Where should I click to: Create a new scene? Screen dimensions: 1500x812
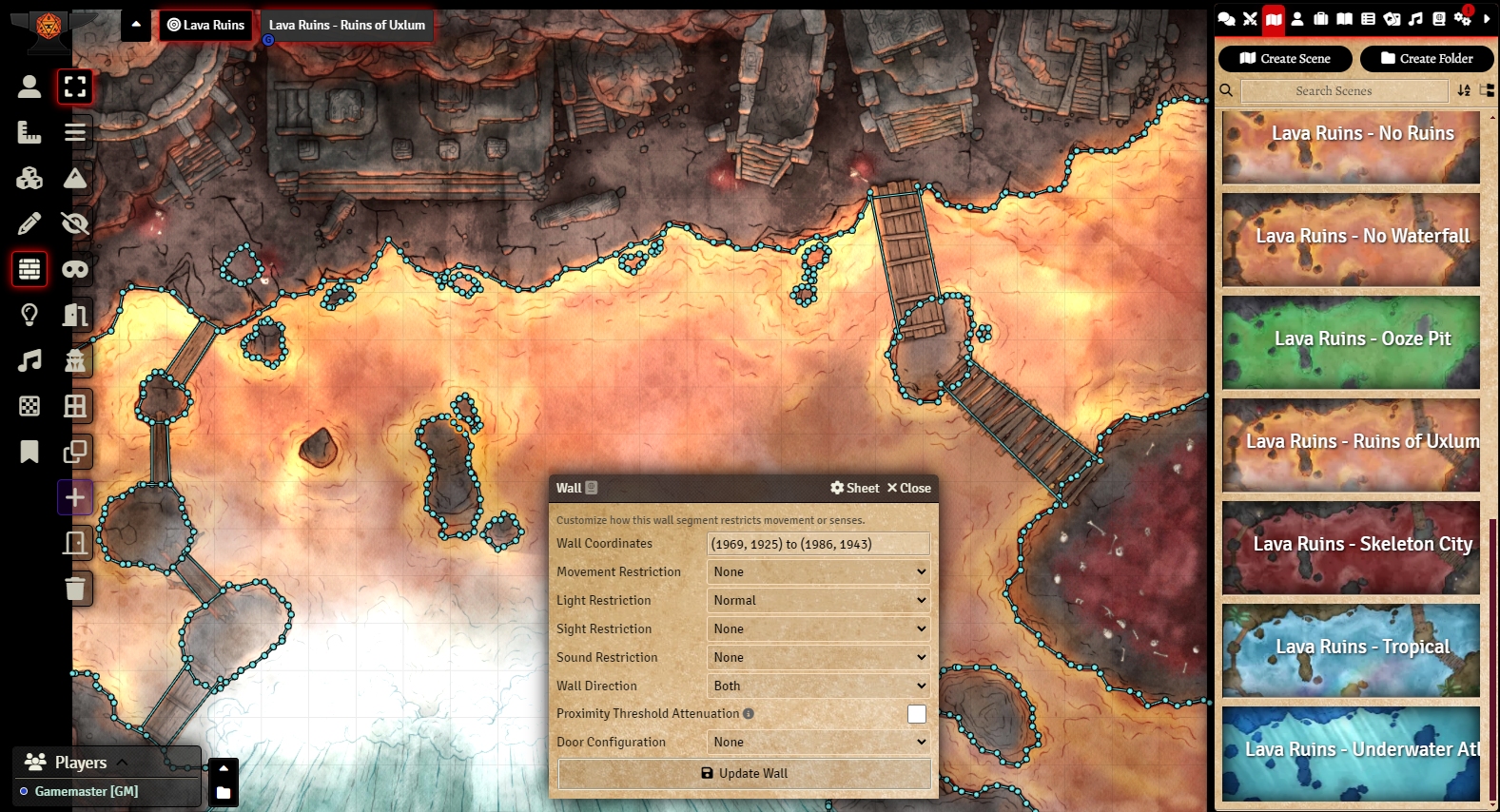pyautogui.click(x=1285, y=59)
